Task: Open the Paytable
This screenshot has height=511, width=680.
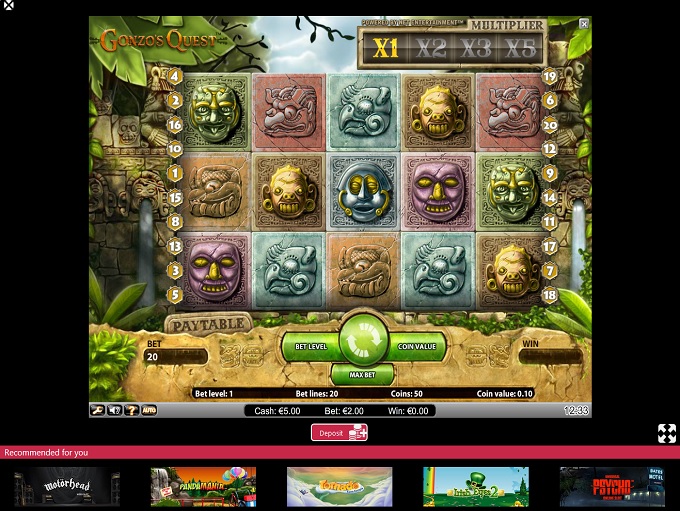Action: pyautogui.click(x=207, y=324)
